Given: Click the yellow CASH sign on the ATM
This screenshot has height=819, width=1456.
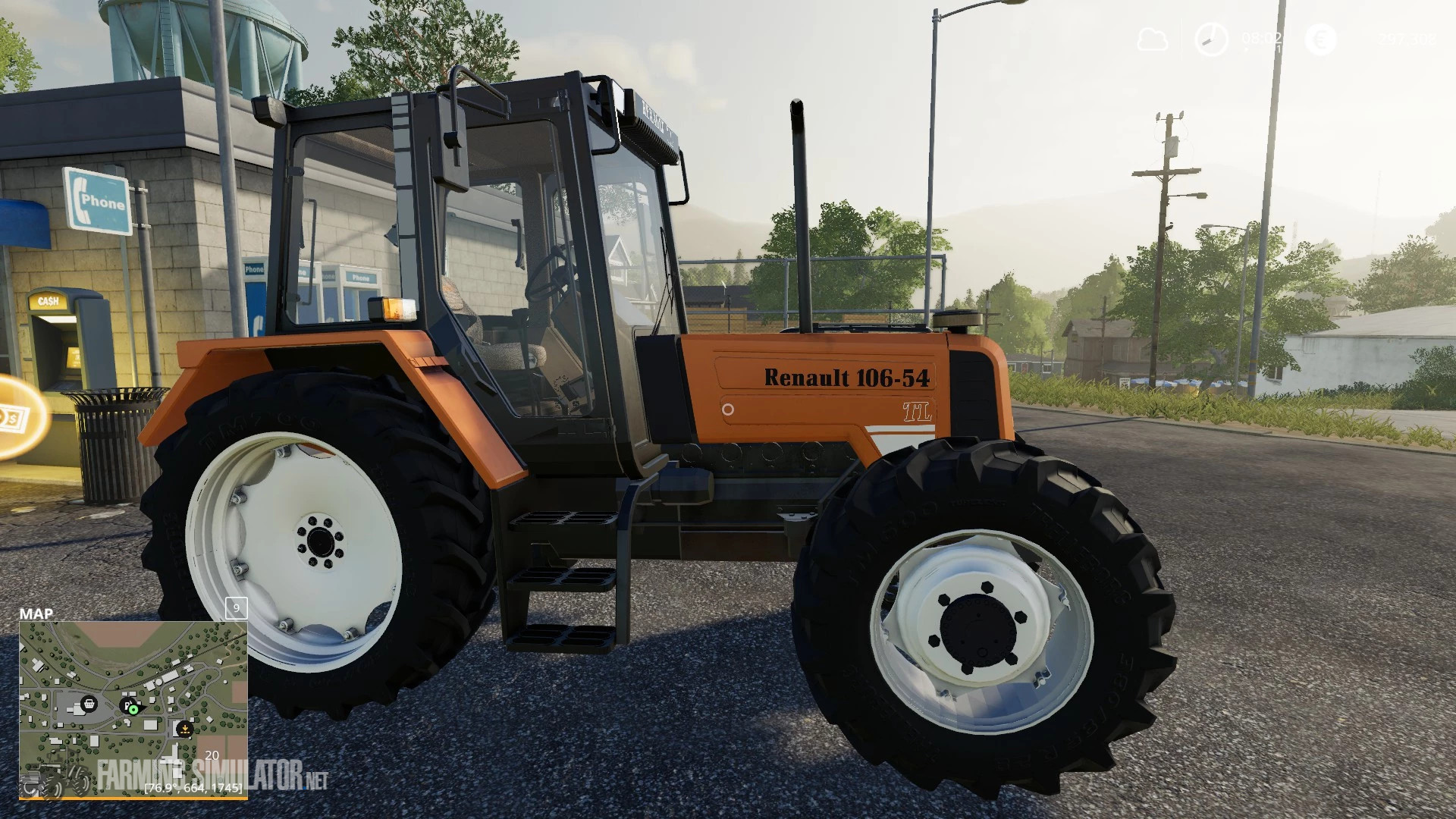Looking at the screenshot, I should (50, 302).
